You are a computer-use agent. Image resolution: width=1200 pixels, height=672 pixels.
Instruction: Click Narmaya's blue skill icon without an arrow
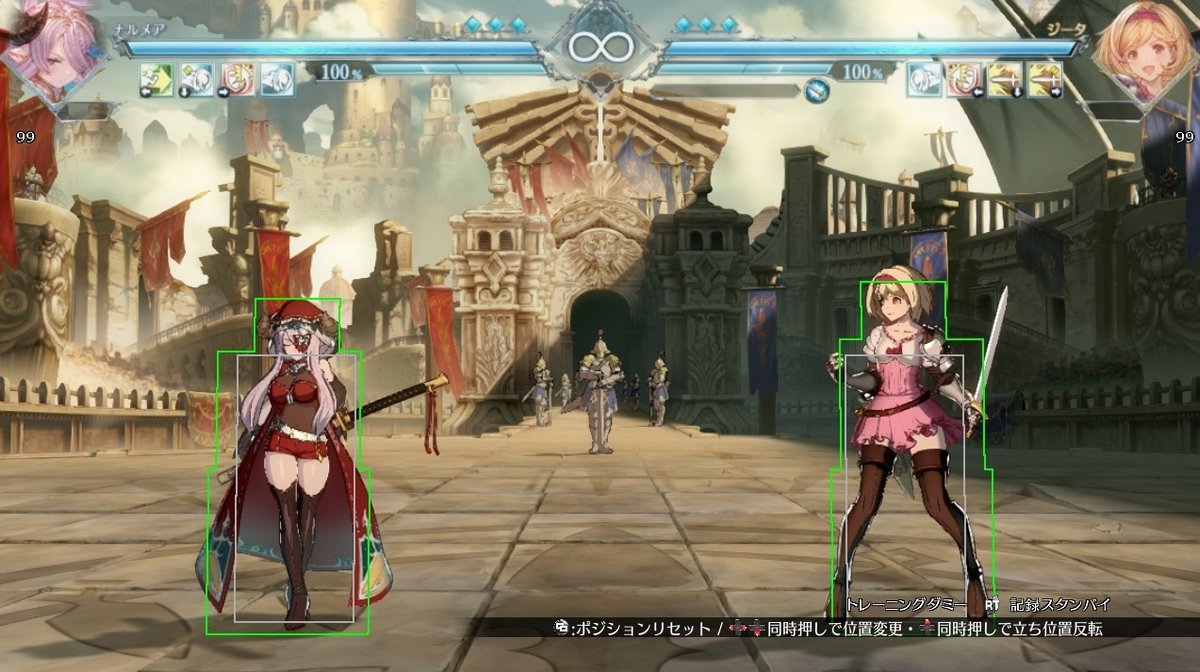(277, 79)
